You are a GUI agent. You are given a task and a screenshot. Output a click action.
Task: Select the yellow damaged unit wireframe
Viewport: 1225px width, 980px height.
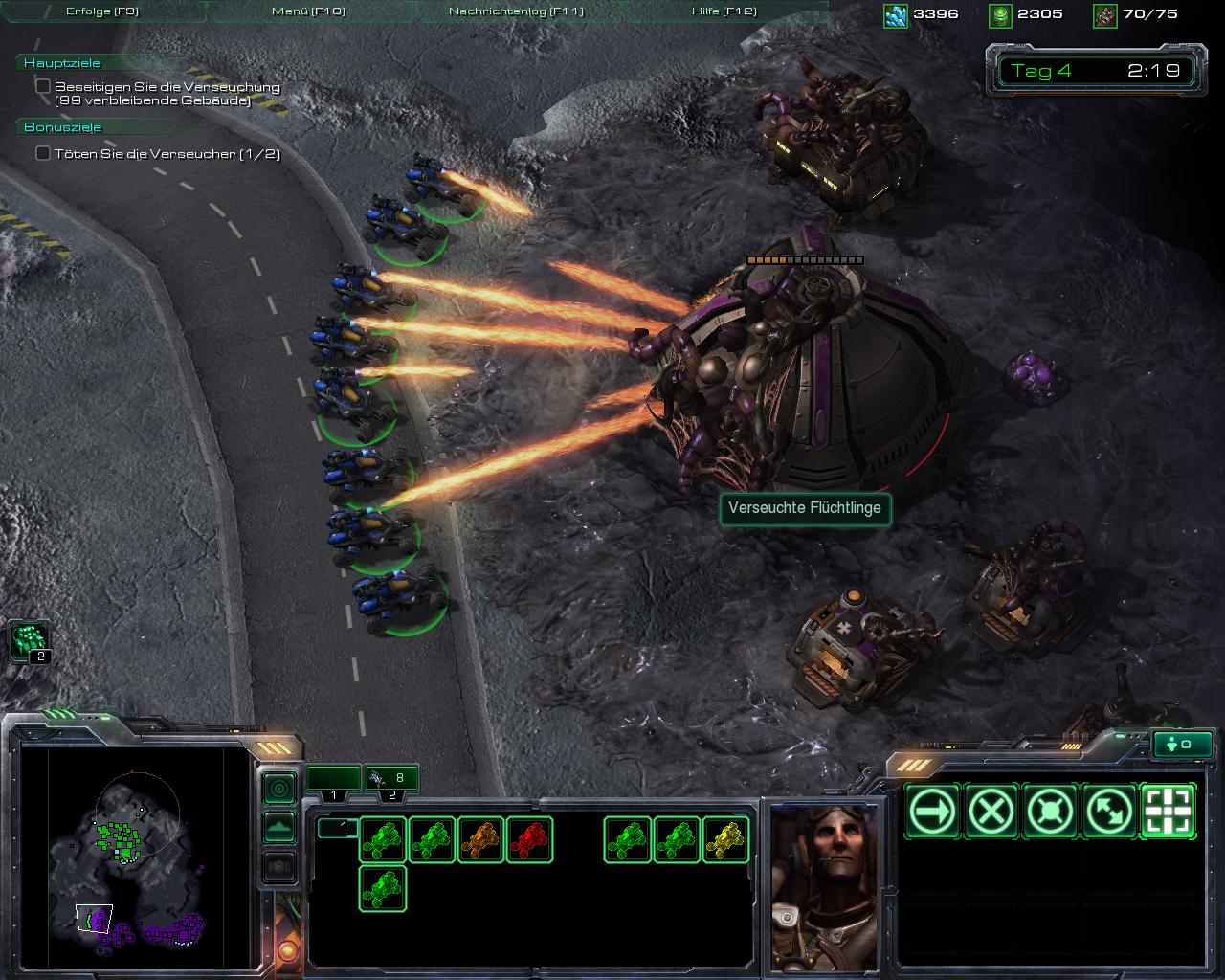coord(725,839)
